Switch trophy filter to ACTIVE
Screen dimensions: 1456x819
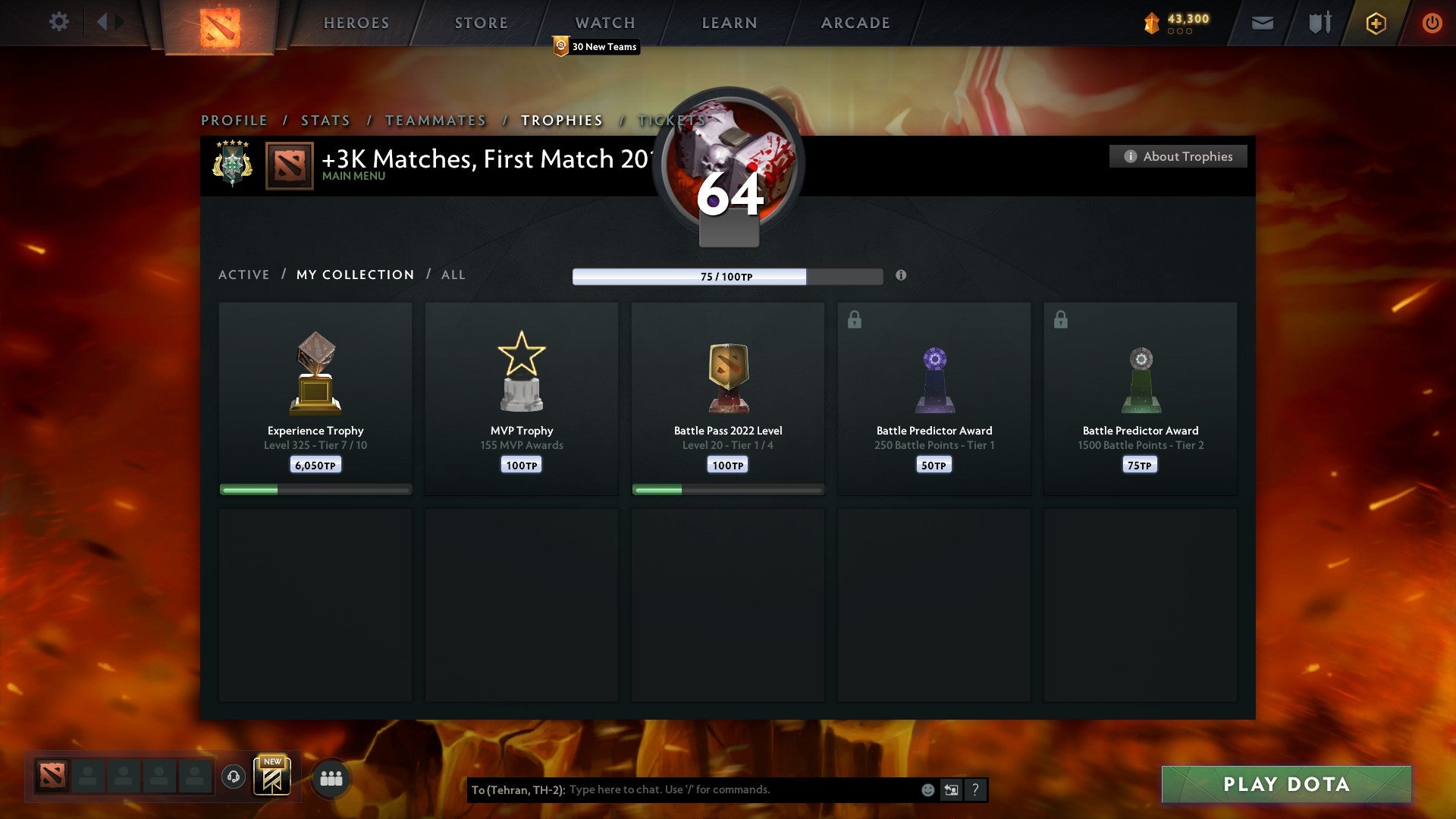(244, 275)
